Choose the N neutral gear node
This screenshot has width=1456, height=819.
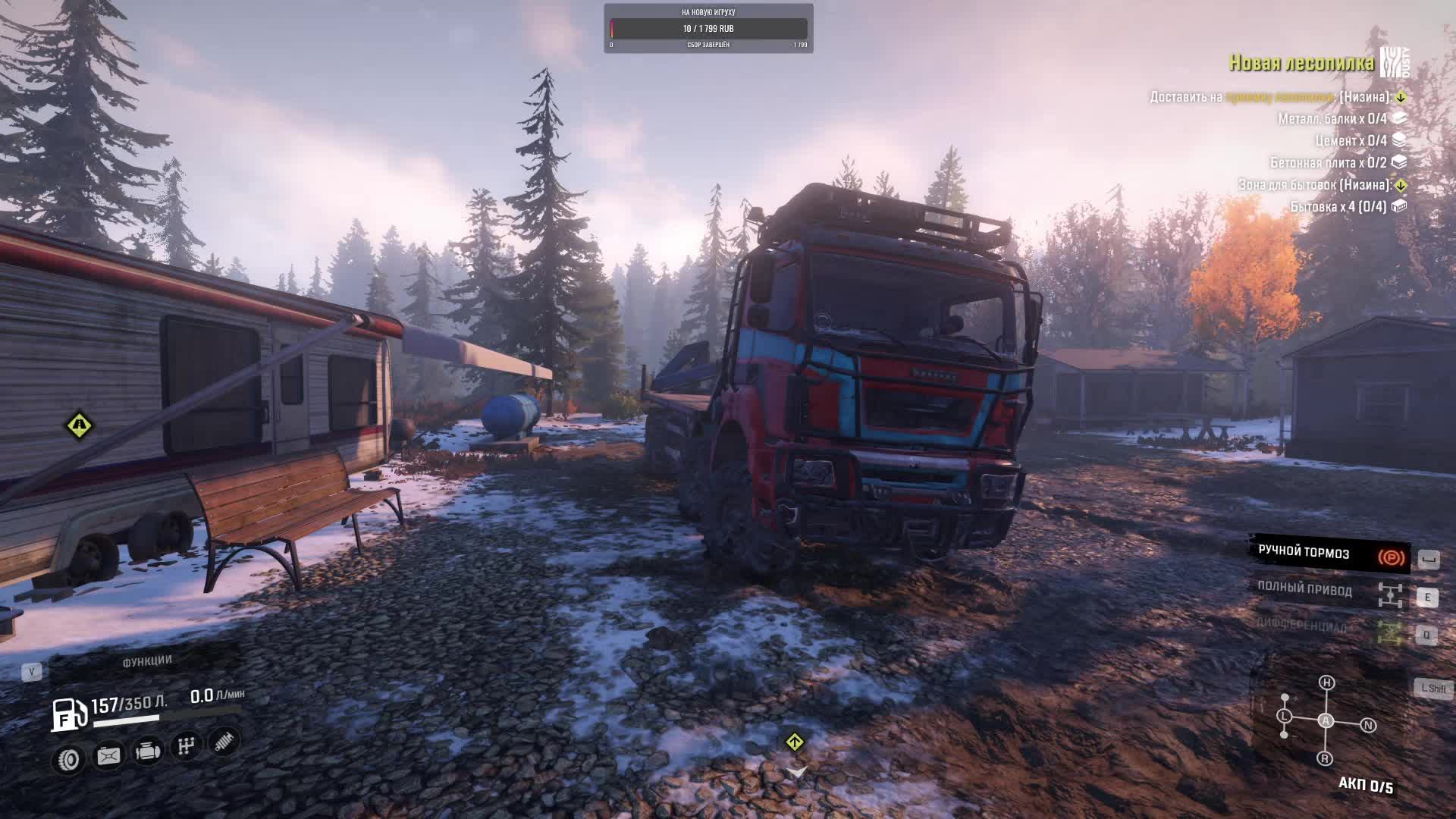1368,725
